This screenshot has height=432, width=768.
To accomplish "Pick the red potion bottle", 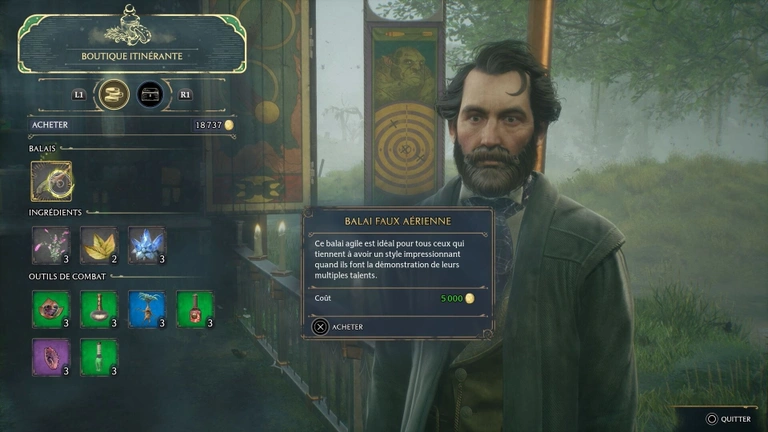I will (195, 309).
